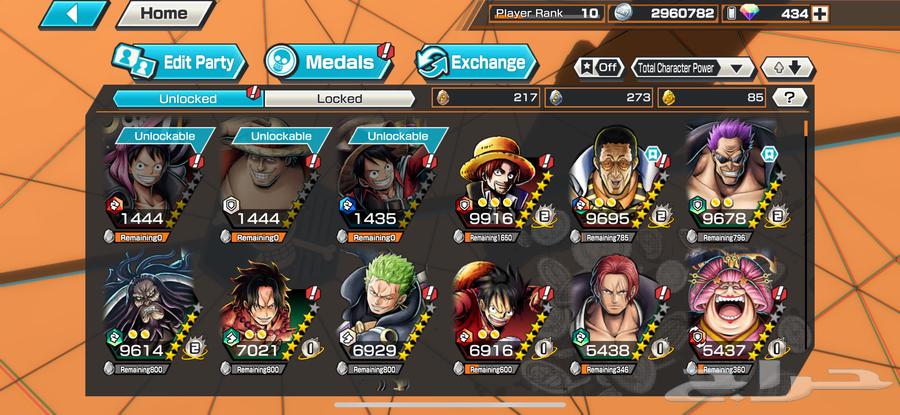900x415 pixels.
Task: Open the Total Character Power sort dropdown
Action: coord(693,68)
